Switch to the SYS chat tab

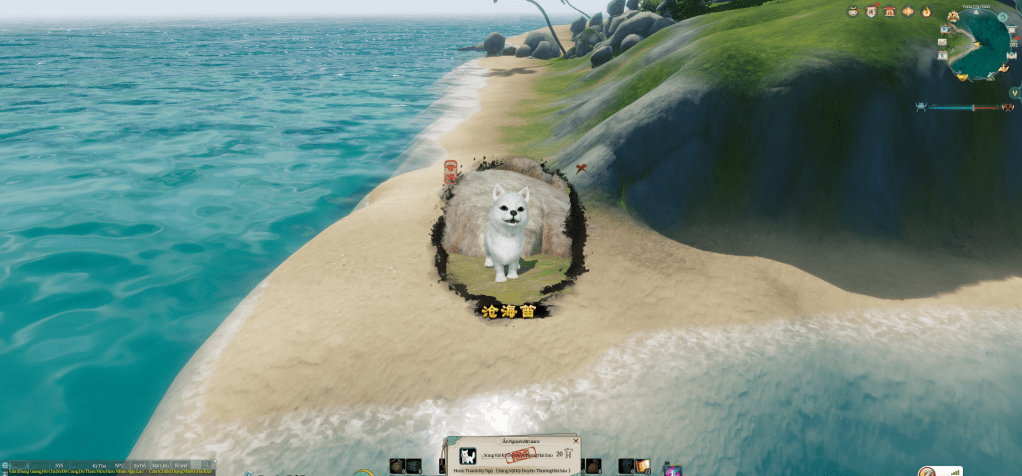(x=57, y=465)
